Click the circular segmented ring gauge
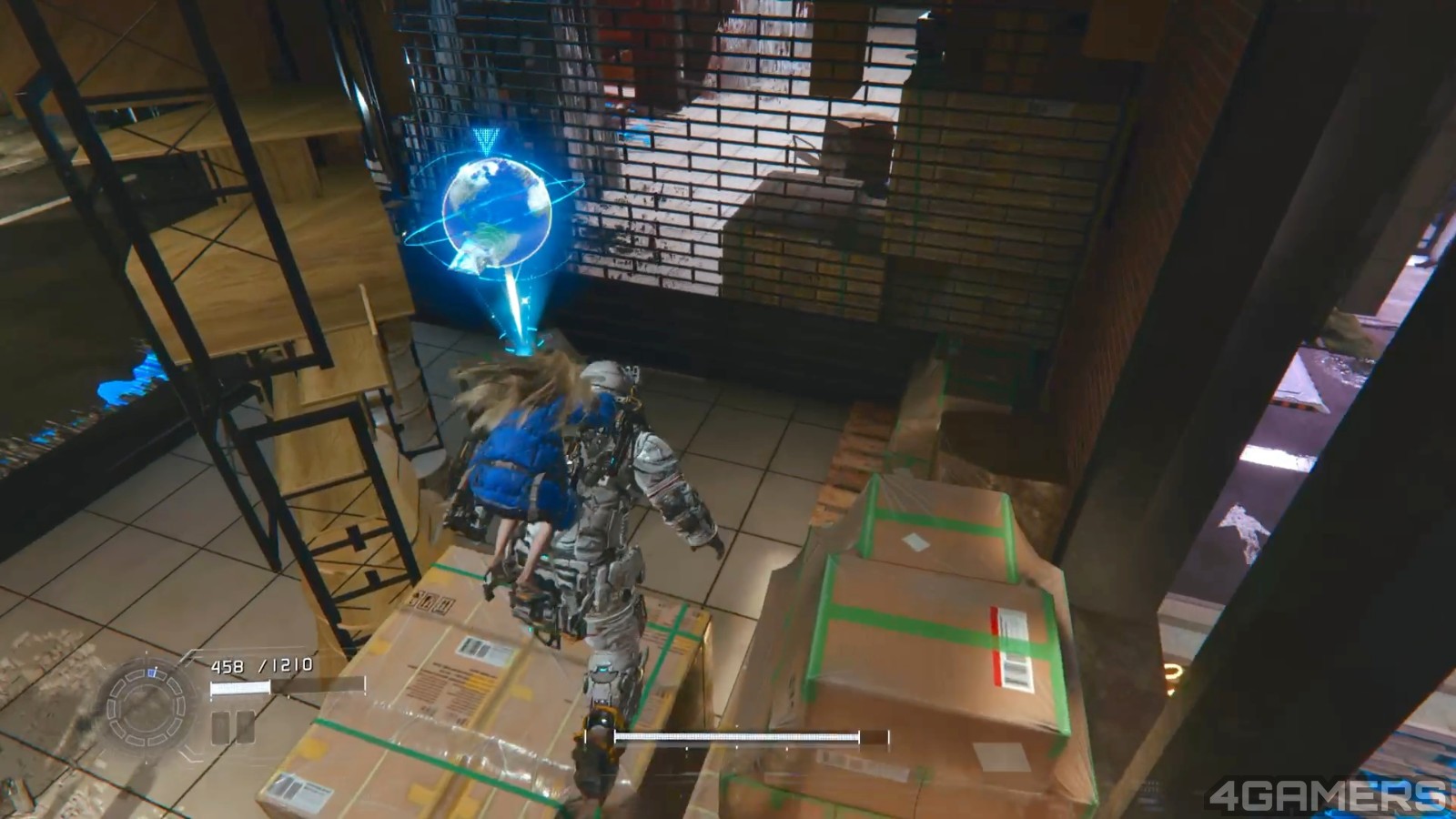This screenshot has width=1456, height=819. (x=146, y=707)
